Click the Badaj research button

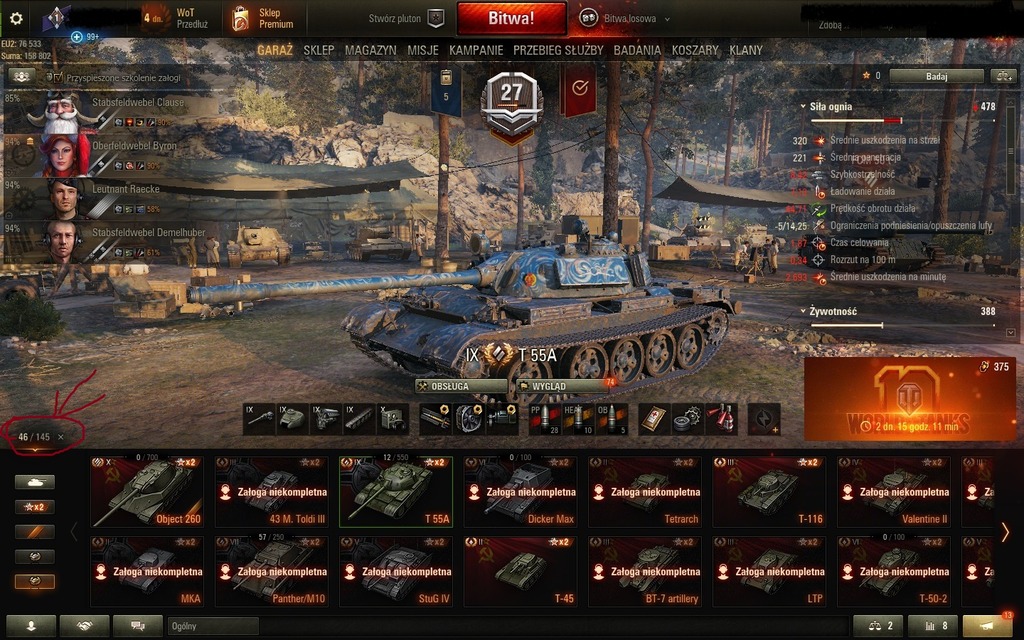936,75
